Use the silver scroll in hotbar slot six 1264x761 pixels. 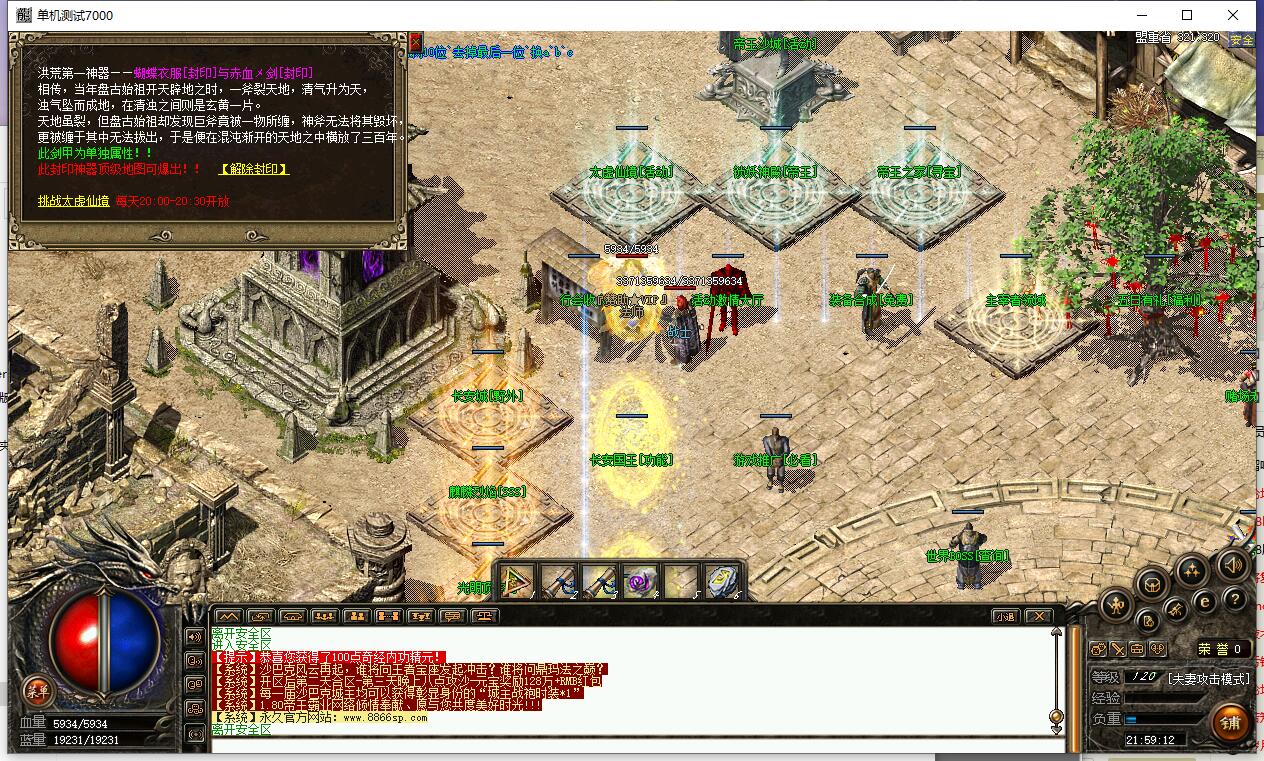pos(720,581)
